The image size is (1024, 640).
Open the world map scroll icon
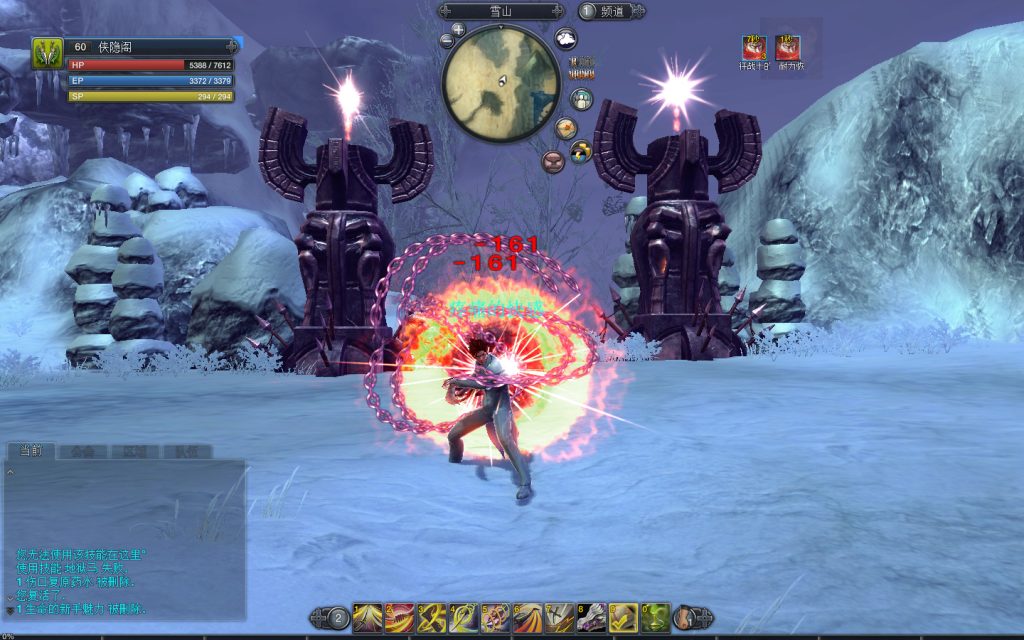click(566, 128)
